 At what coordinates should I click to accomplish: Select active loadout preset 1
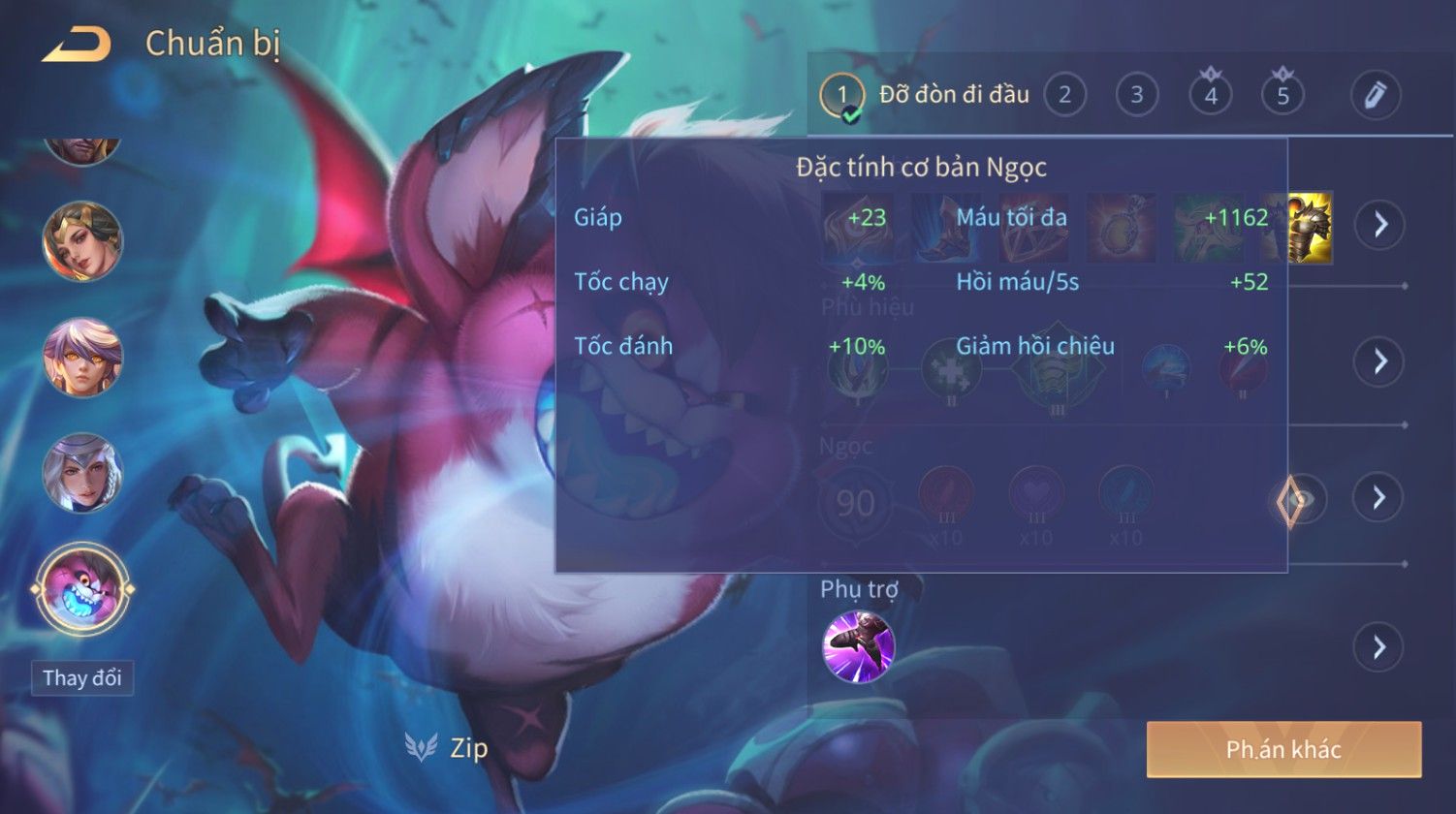coord(841,95)
